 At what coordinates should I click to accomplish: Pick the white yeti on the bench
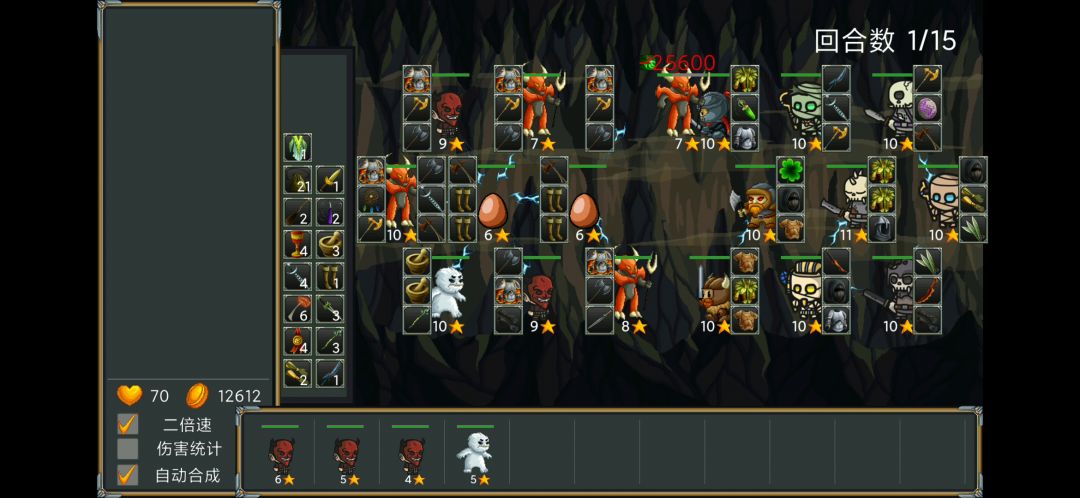(x=475, y=455)
